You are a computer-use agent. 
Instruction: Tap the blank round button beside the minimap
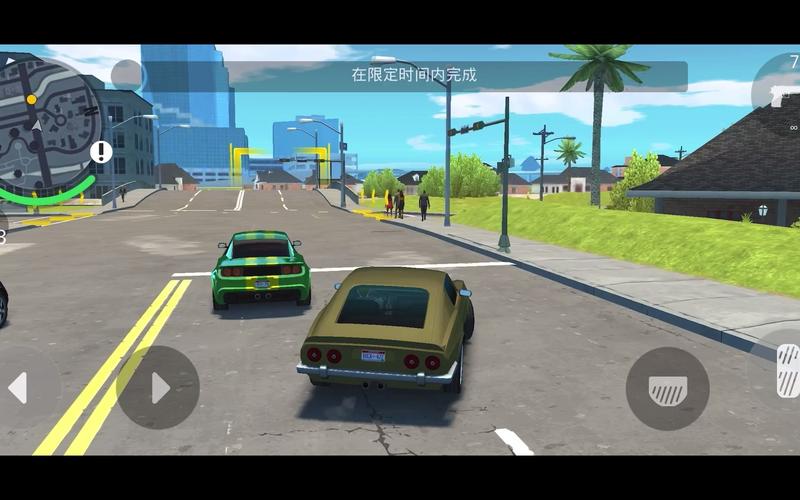pyautogui.click(x=127, y=76)
